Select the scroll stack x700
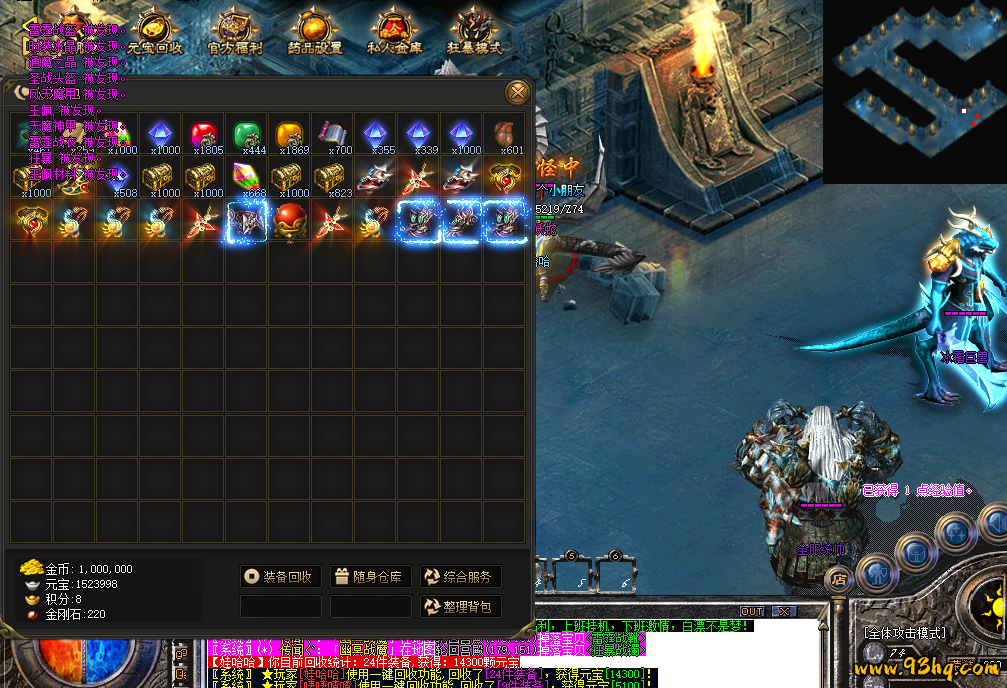 pos(332,135)
